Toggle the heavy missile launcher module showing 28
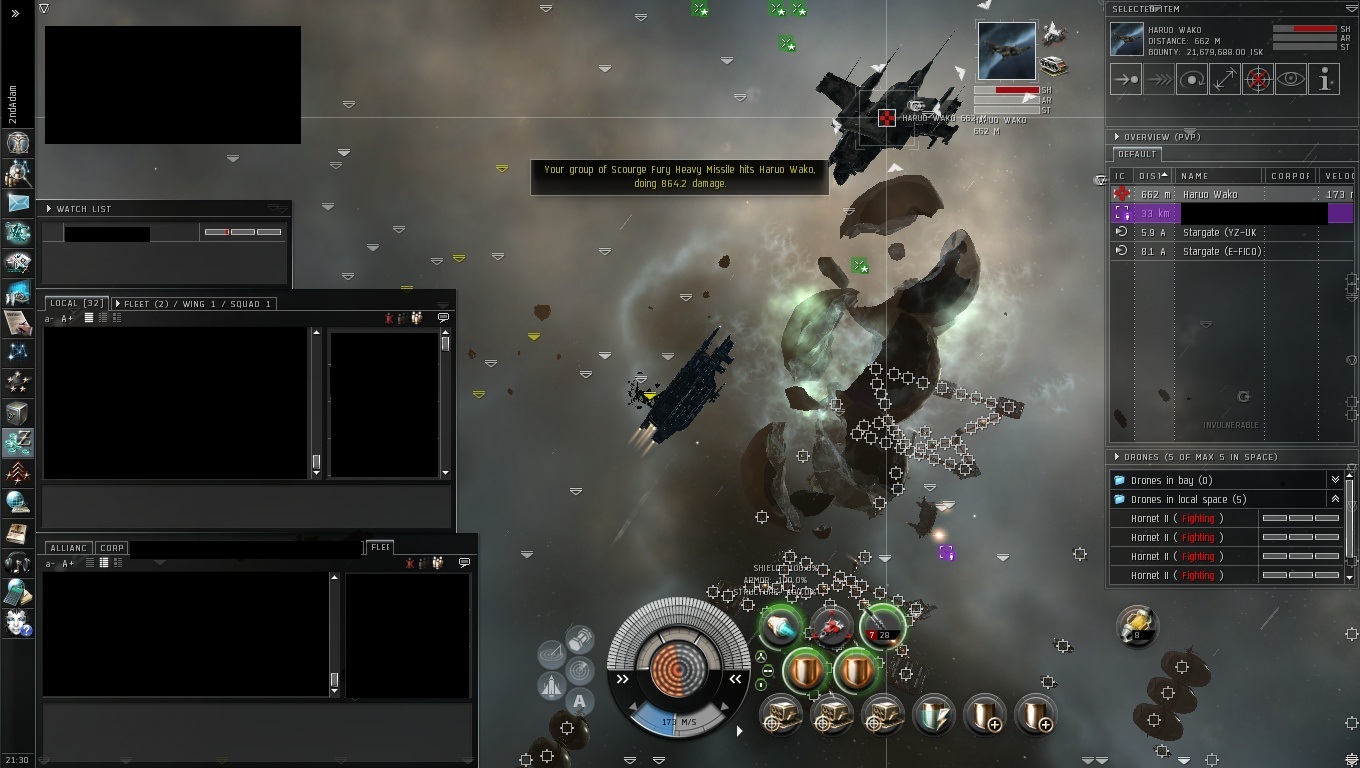 881,628
